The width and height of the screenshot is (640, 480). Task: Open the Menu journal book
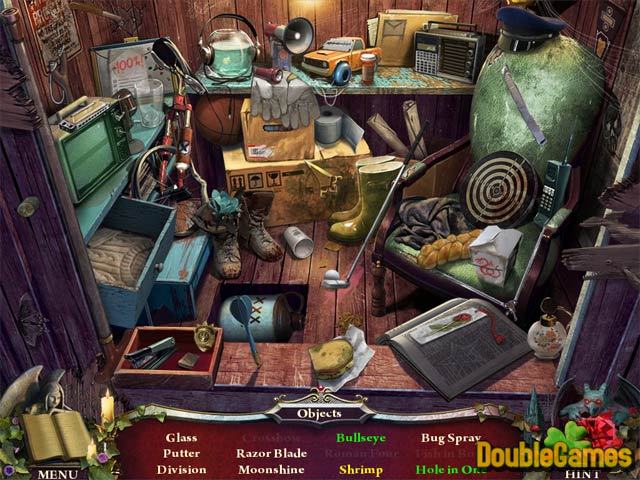pos(55,436)
